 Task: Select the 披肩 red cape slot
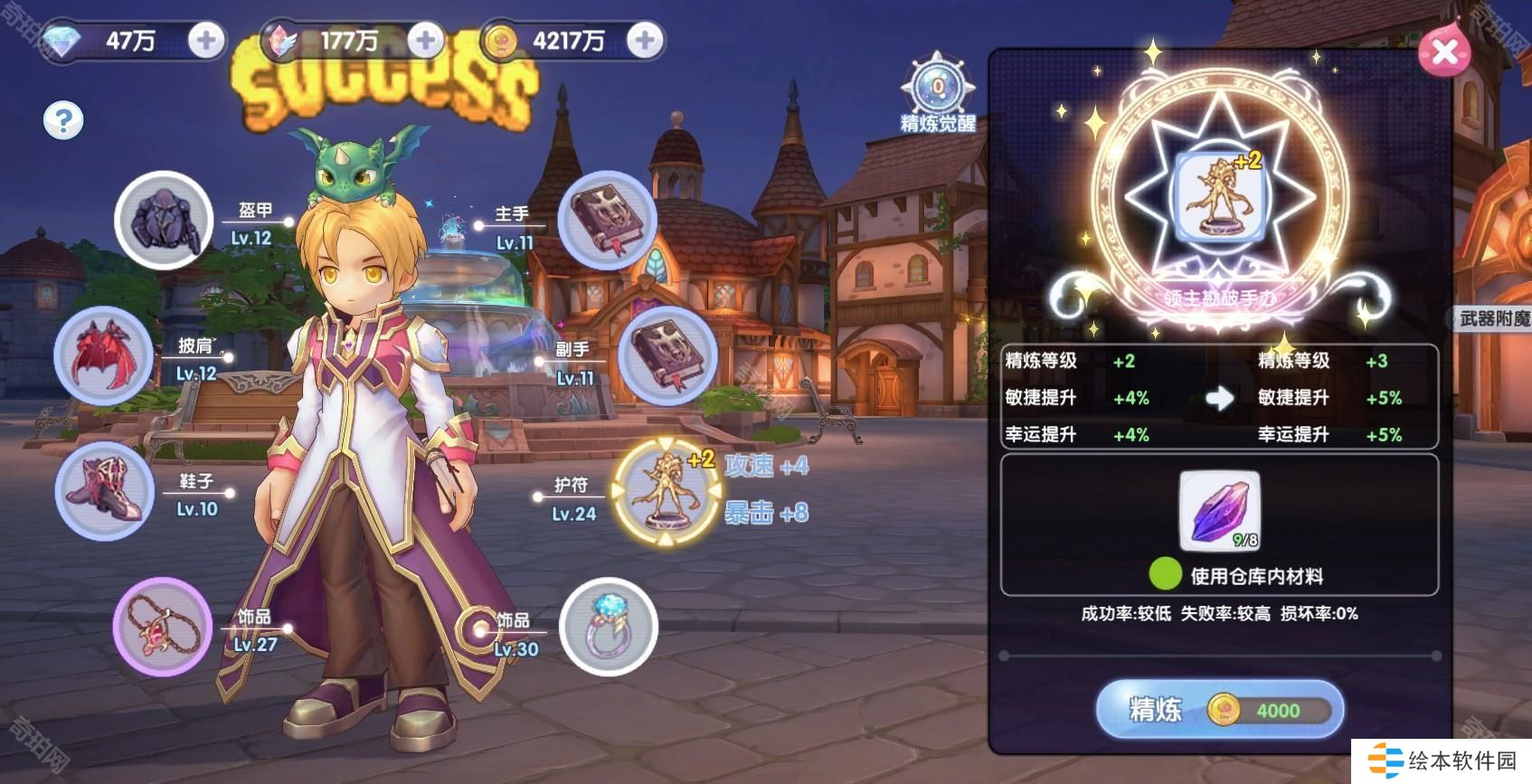click(103, 355)
